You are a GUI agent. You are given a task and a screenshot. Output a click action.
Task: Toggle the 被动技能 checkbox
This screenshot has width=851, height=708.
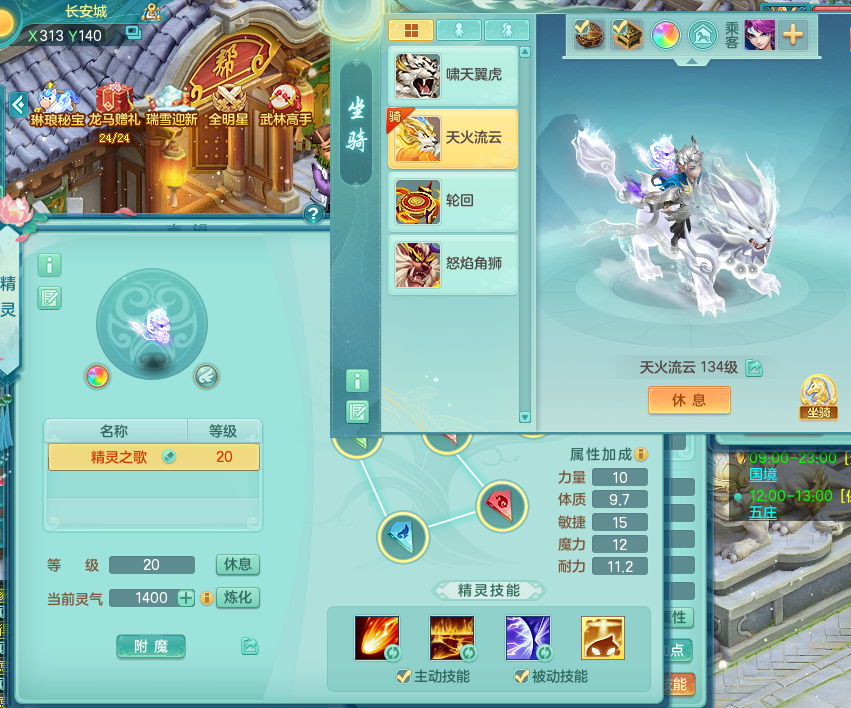(521, 677)
